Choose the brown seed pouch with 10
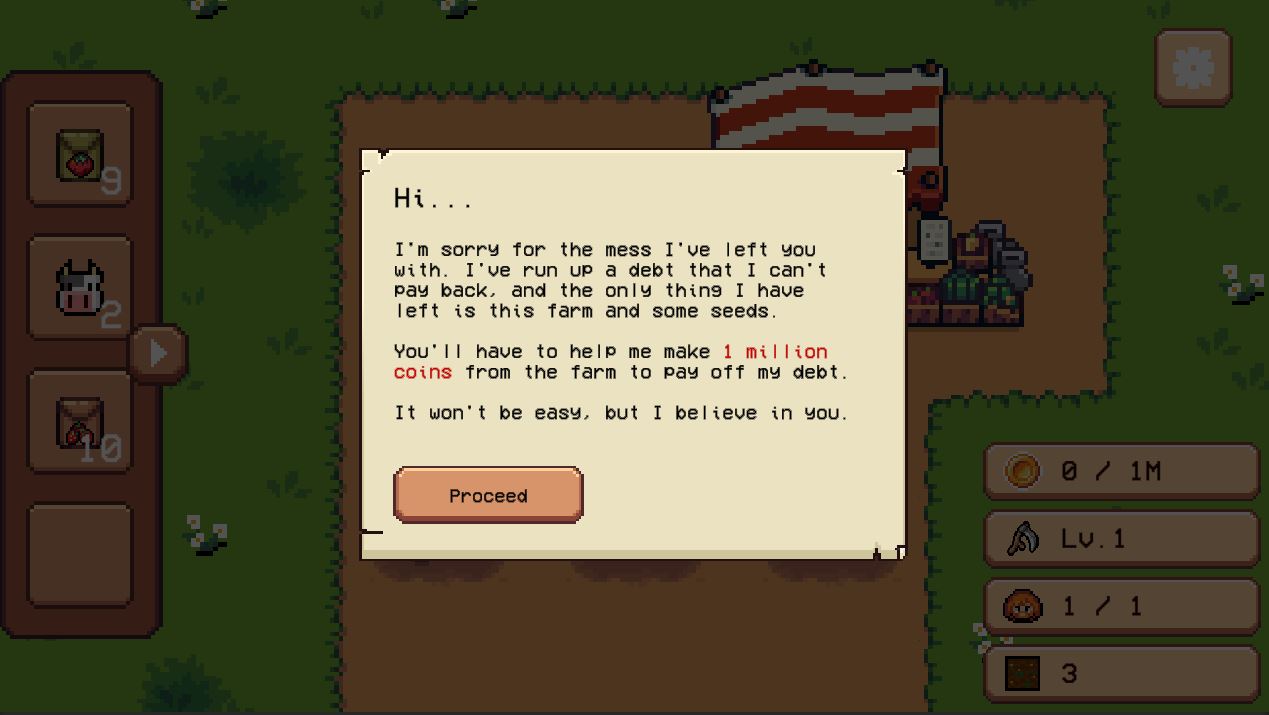The height and width of the screenshot is (715, 1269). pyautogui.click(x=80, y=422)
